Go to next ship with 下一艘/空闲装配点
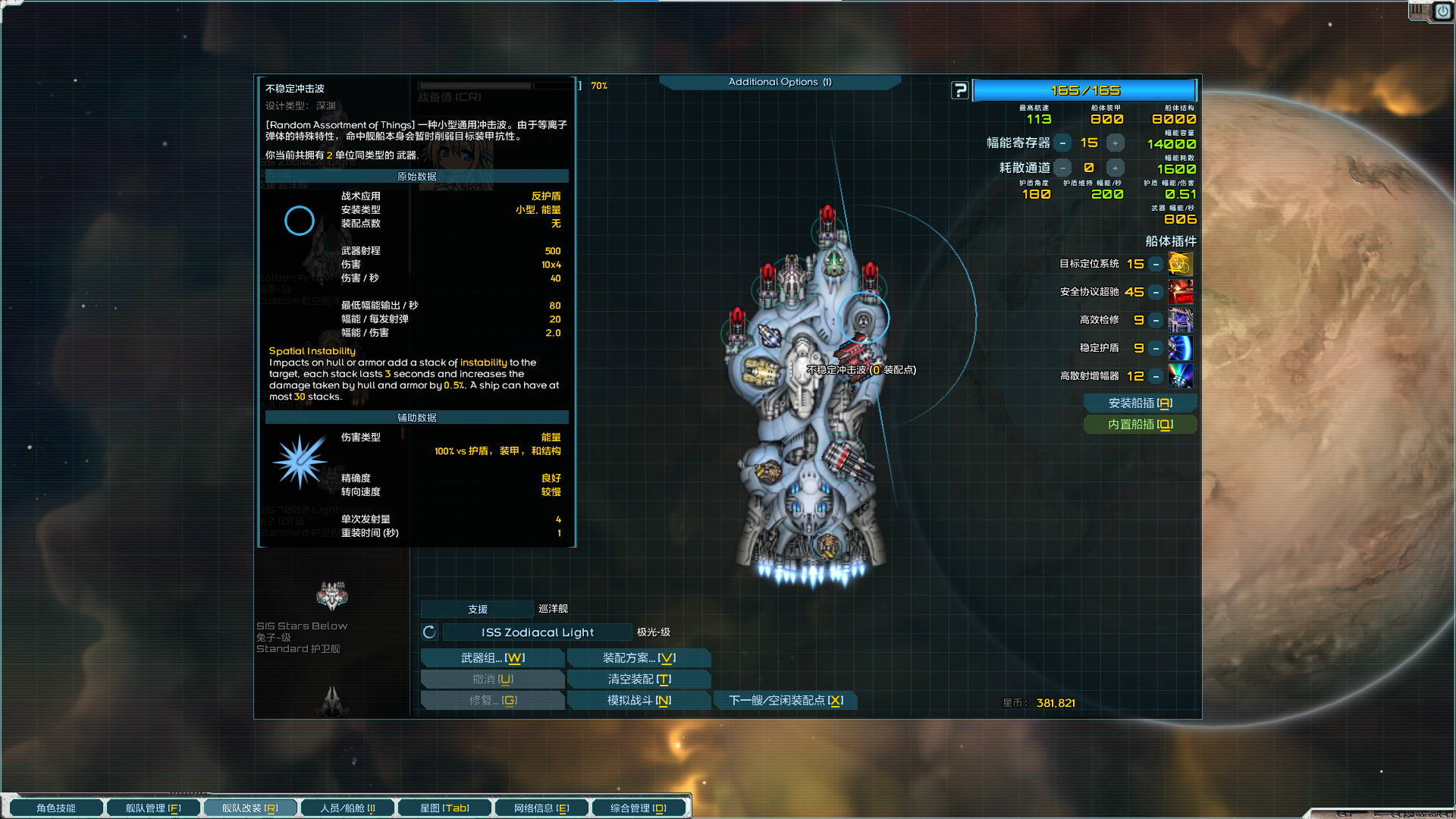The width and height of the screenshot is (1456, 819). pyautogui.click(x=786, y=701)
